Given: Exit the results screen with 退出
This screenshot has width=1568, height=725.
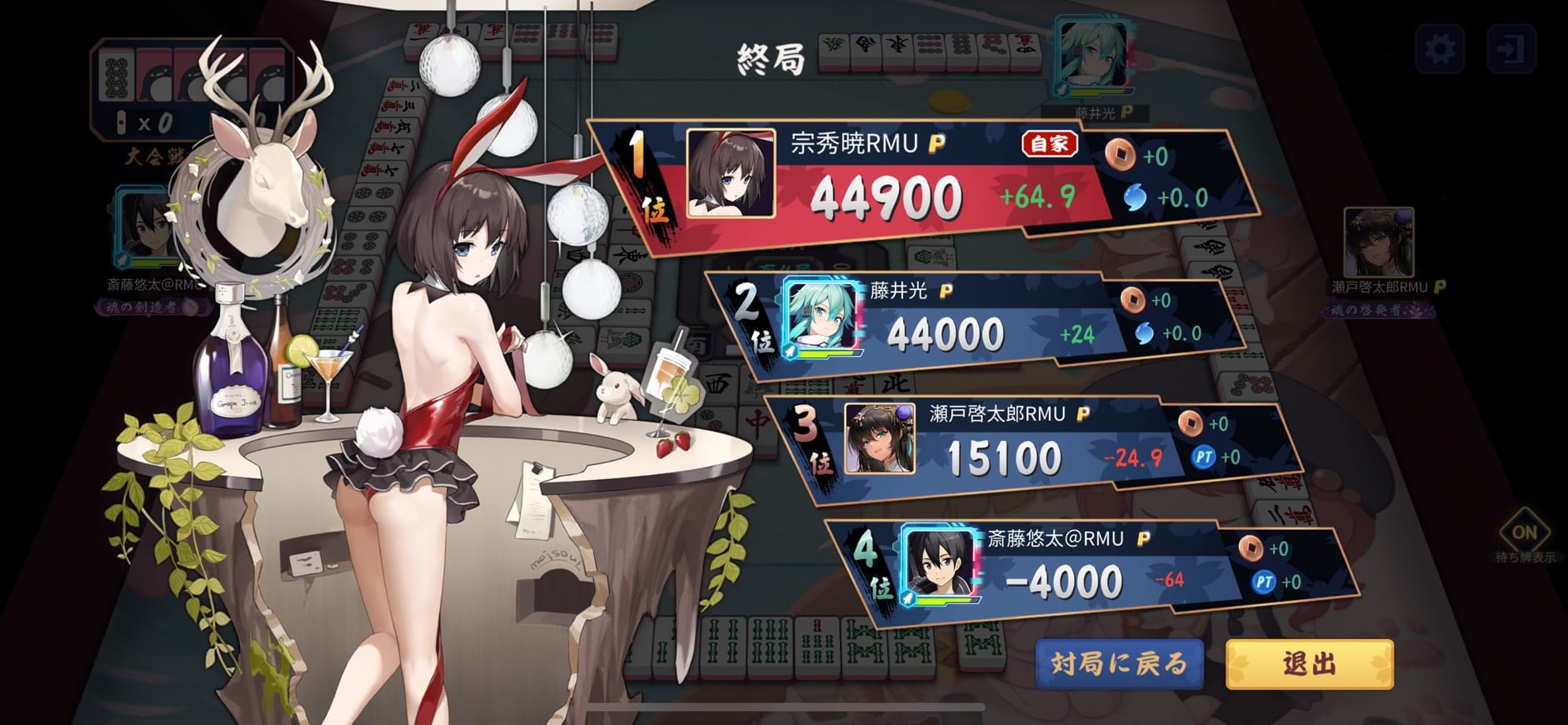Looking at the screenshot, I should [x=1309, y=664].
